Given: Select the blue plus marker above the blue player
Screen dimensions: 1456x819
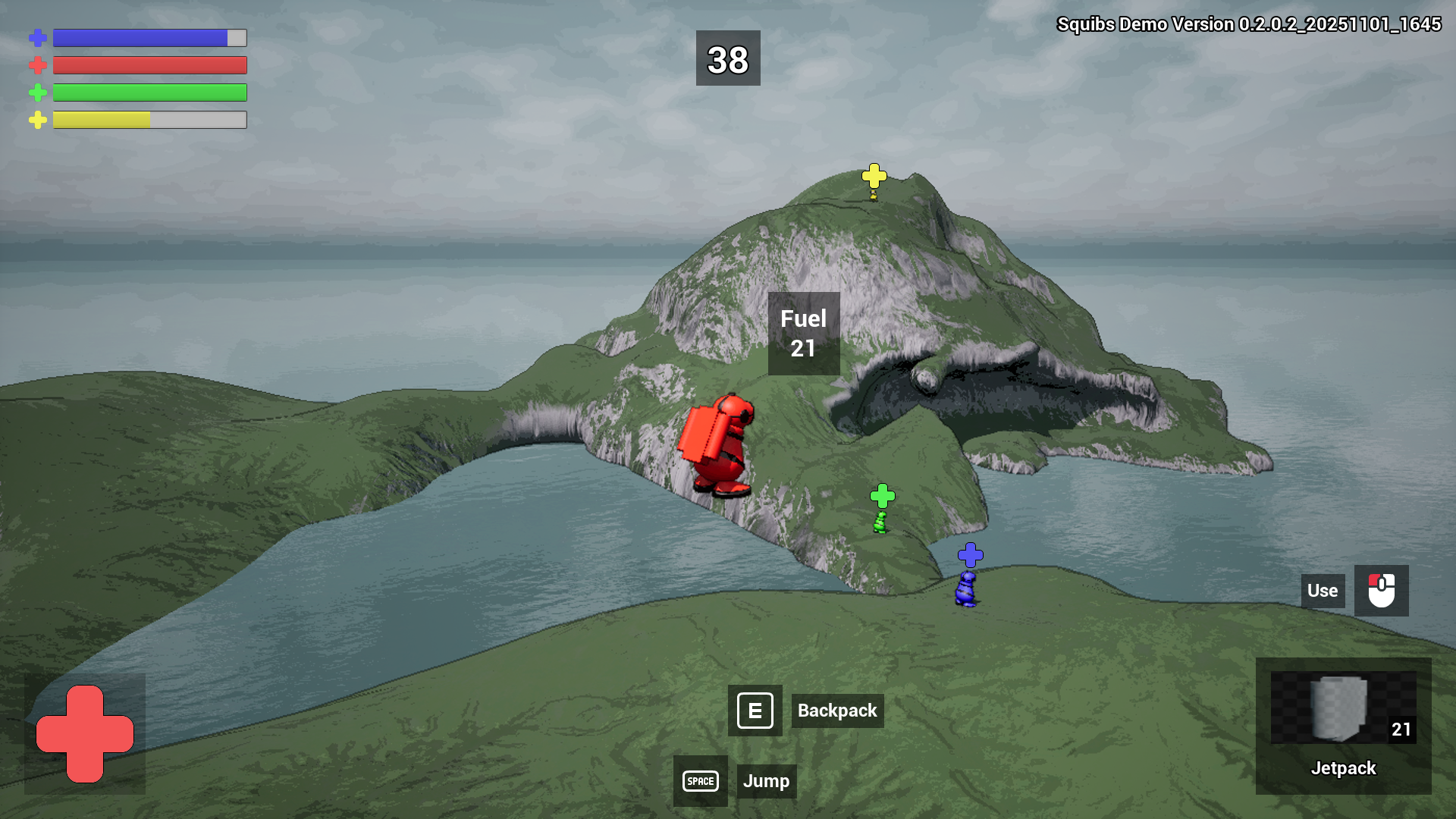Looking at the screenshot, I should (x=970, y=555).
